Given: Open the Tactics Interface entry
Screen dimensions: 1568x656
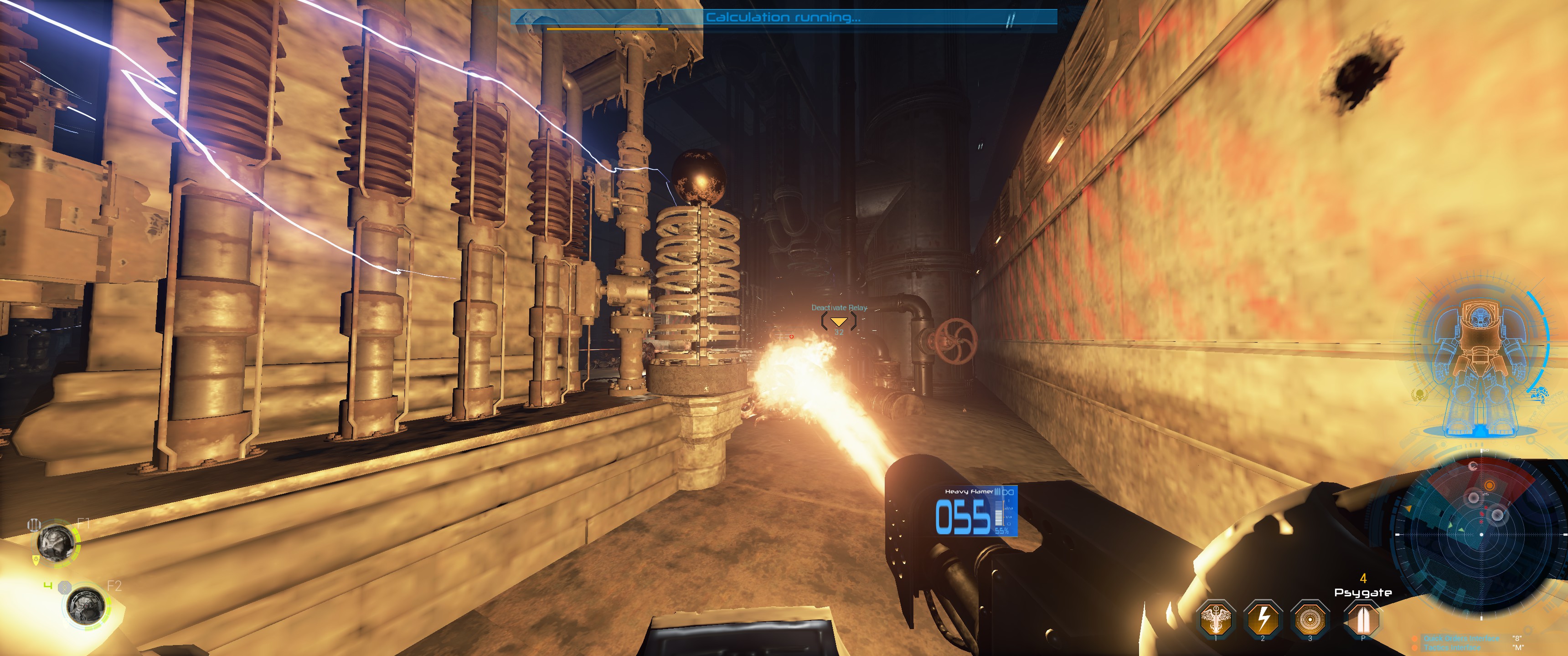Looking at the screenshot, I should 1452,647.
